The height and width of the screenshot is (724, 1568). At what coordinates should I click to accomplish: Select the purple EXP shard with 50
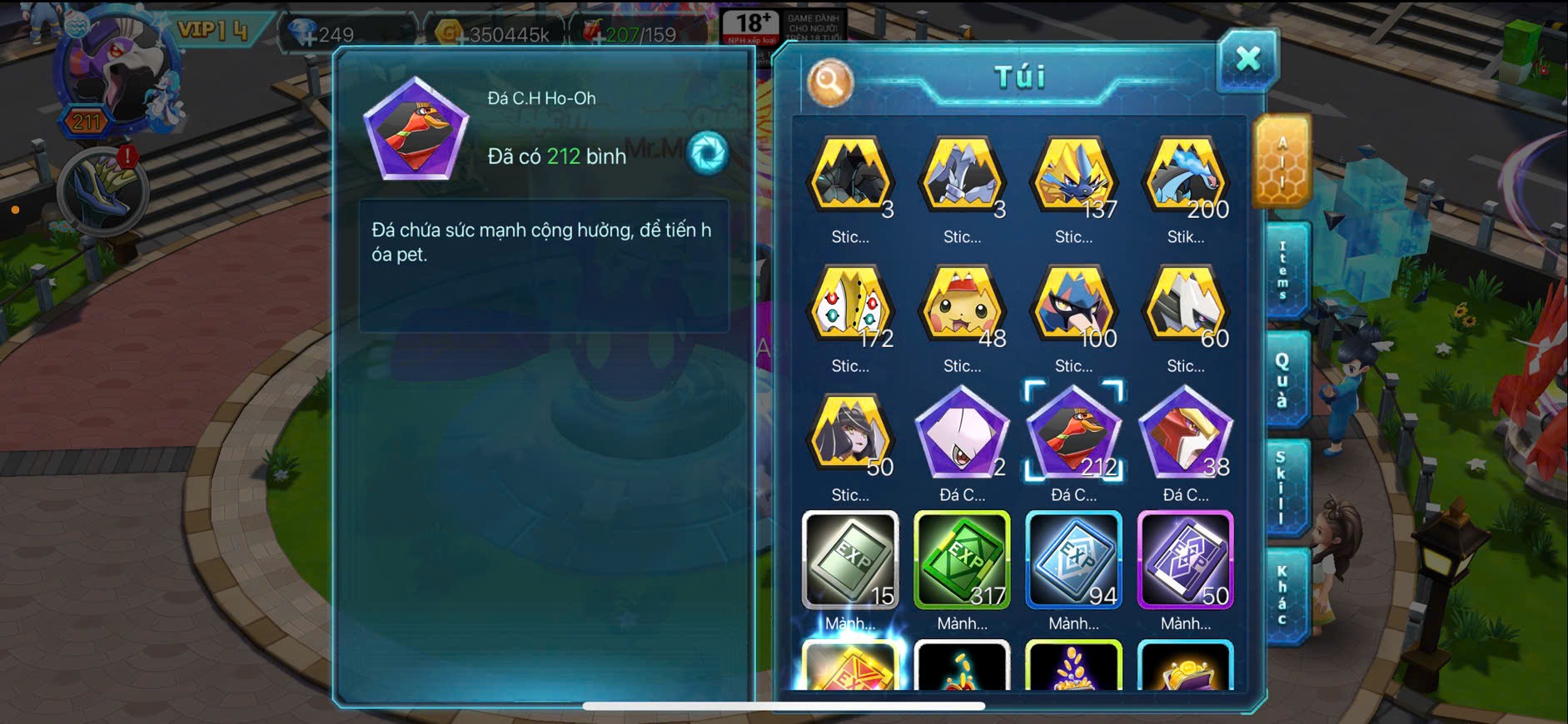pos(1185,560)
